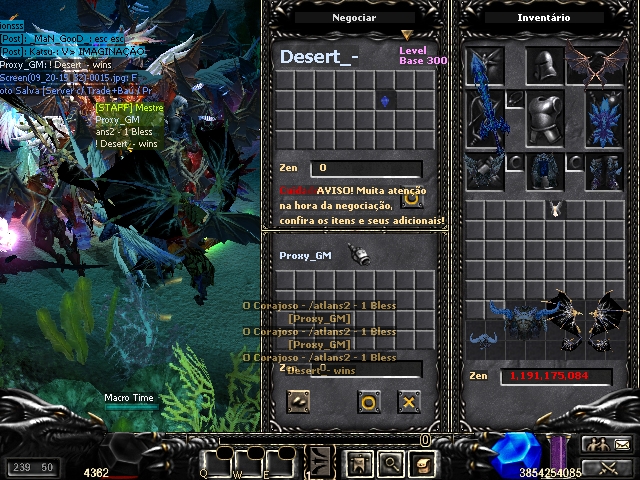Open the envelope mail button
The image size is (640, 480).
(621, 445)
